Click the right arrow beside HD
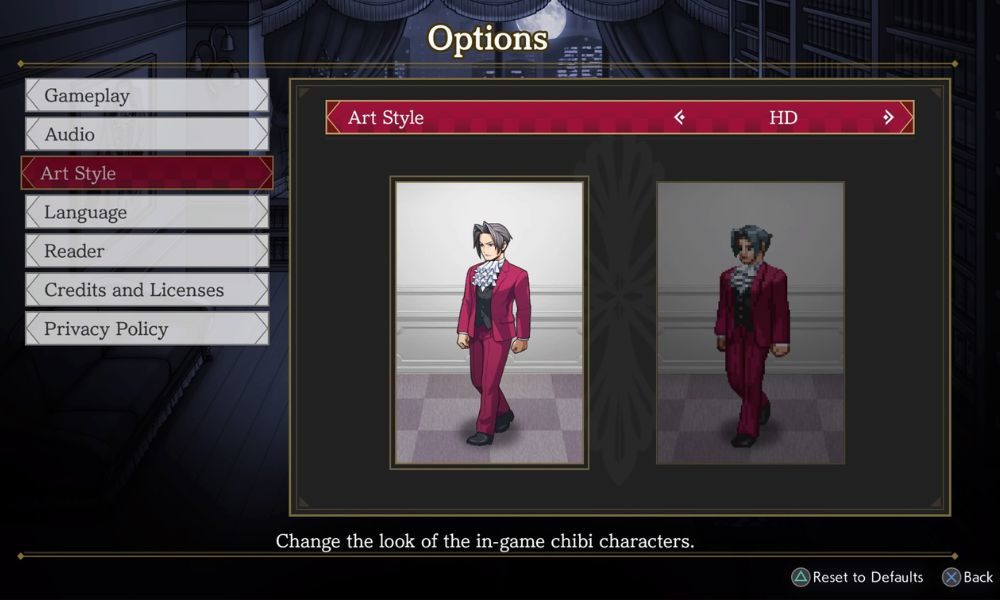Viewport: 1000px width, 600px height. (887, 118)
